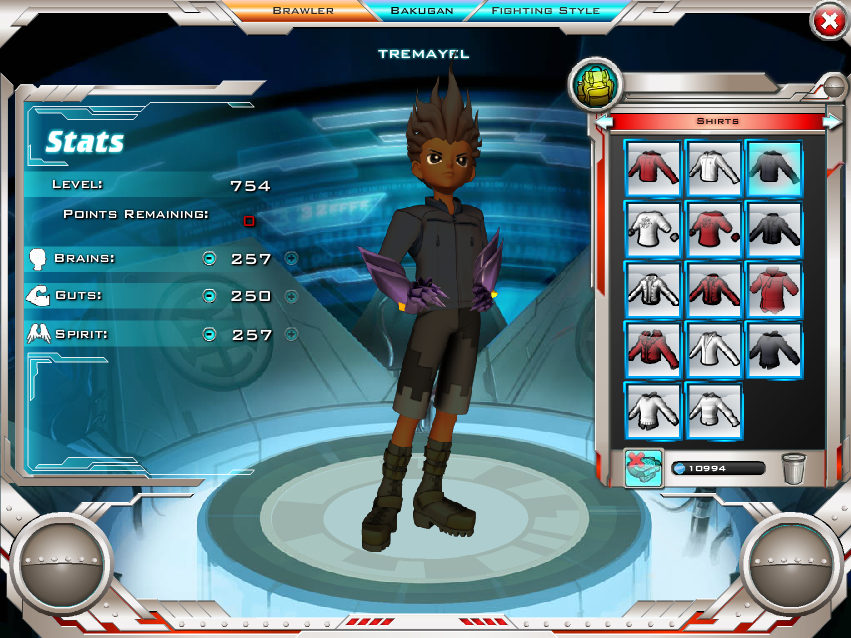
Task: Open the Bakugan tab
Action: click(421, 11)
